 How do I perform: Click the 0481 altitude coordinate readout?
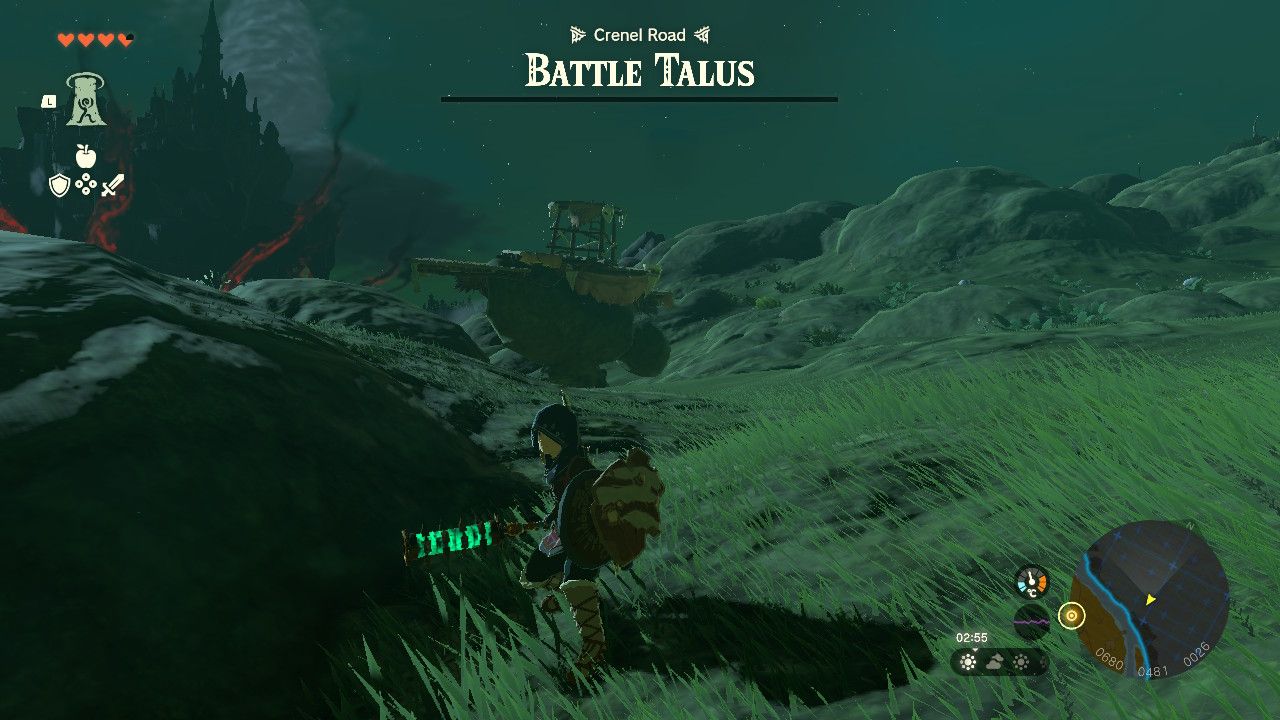pyautogui.click(x=1154, y=669)
